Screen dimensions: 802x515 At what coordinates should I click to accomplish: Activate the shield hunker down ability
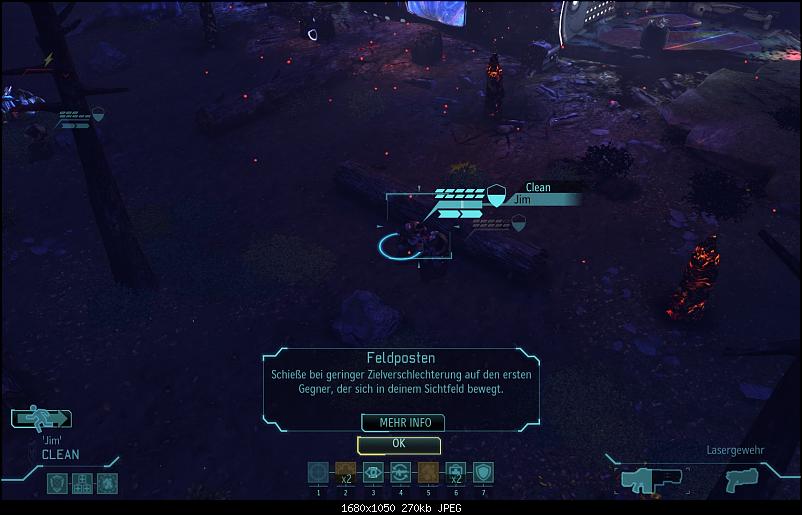pyautogui.click(x=483, y=472)
